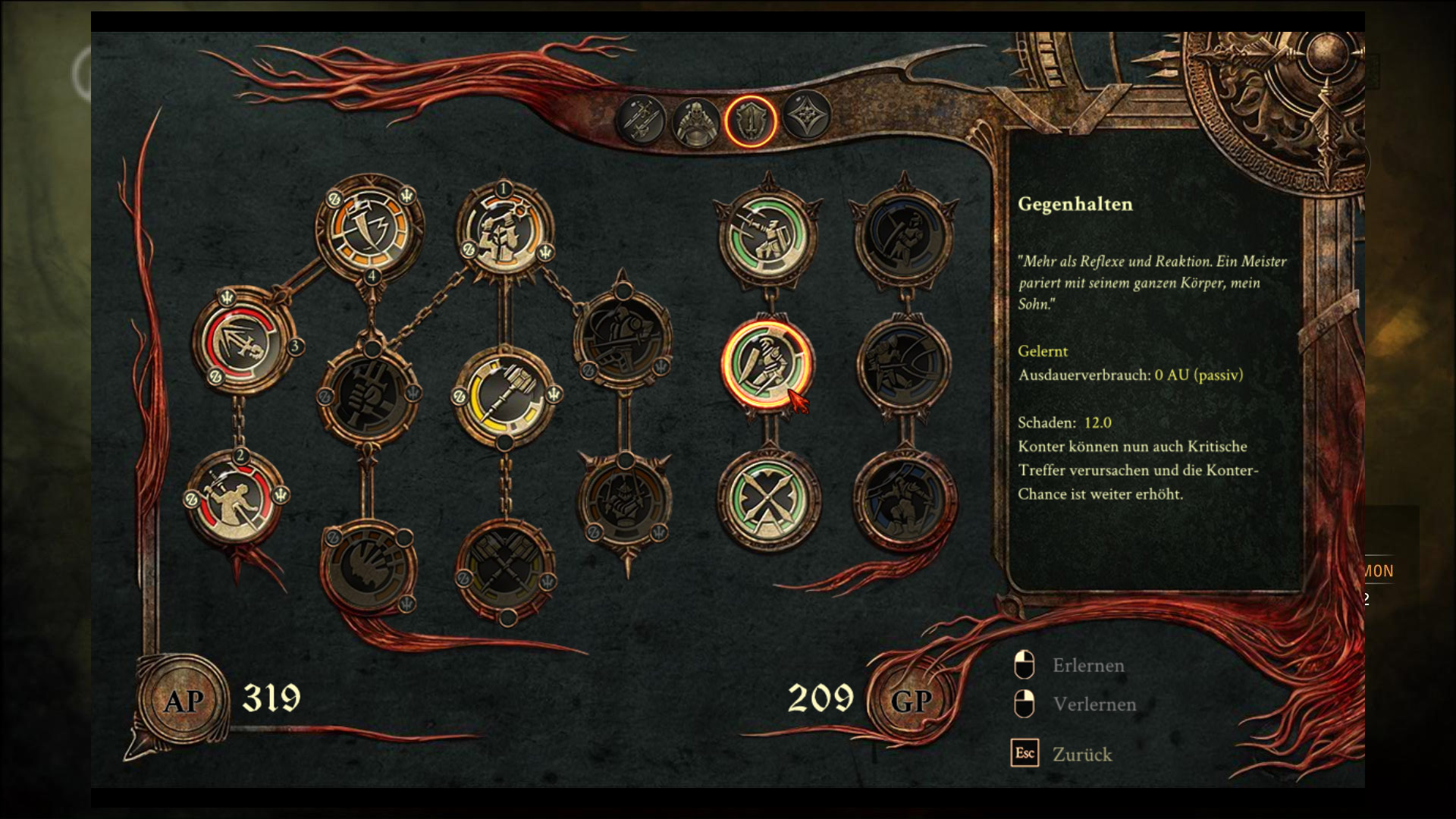The image size is (1456, 819).
Task: Select the yellow warhammer skill
Action: pos(506,394)
